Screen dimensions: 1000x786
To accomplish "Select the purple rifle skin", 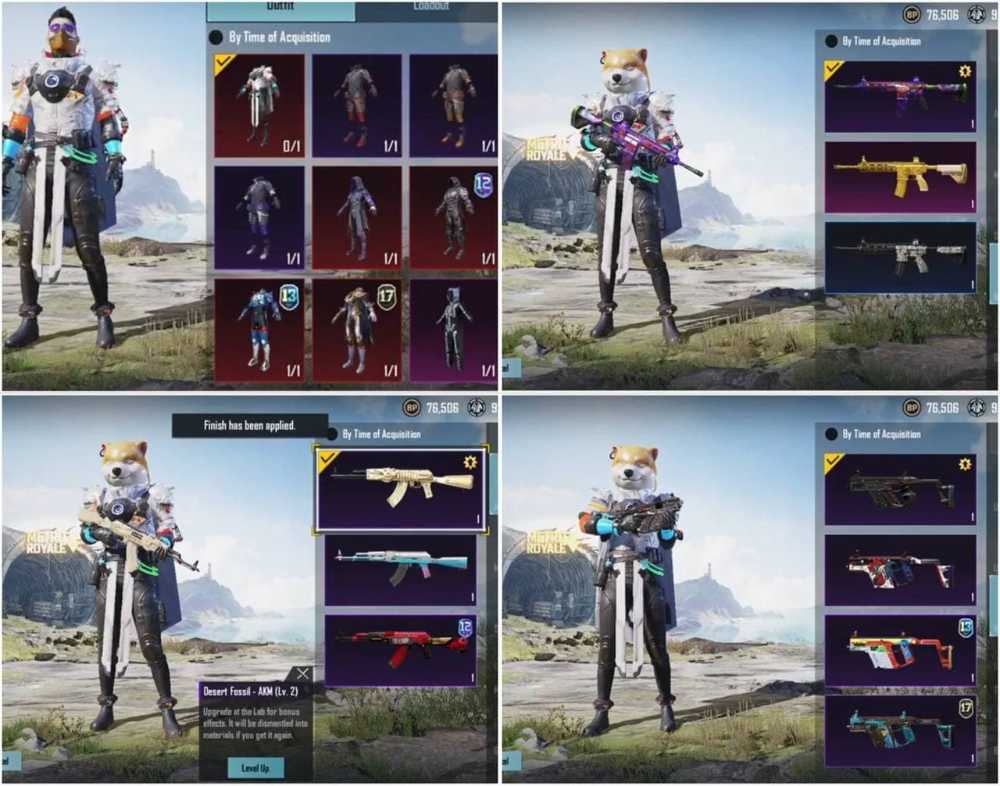I will click(x=900, y=96).
